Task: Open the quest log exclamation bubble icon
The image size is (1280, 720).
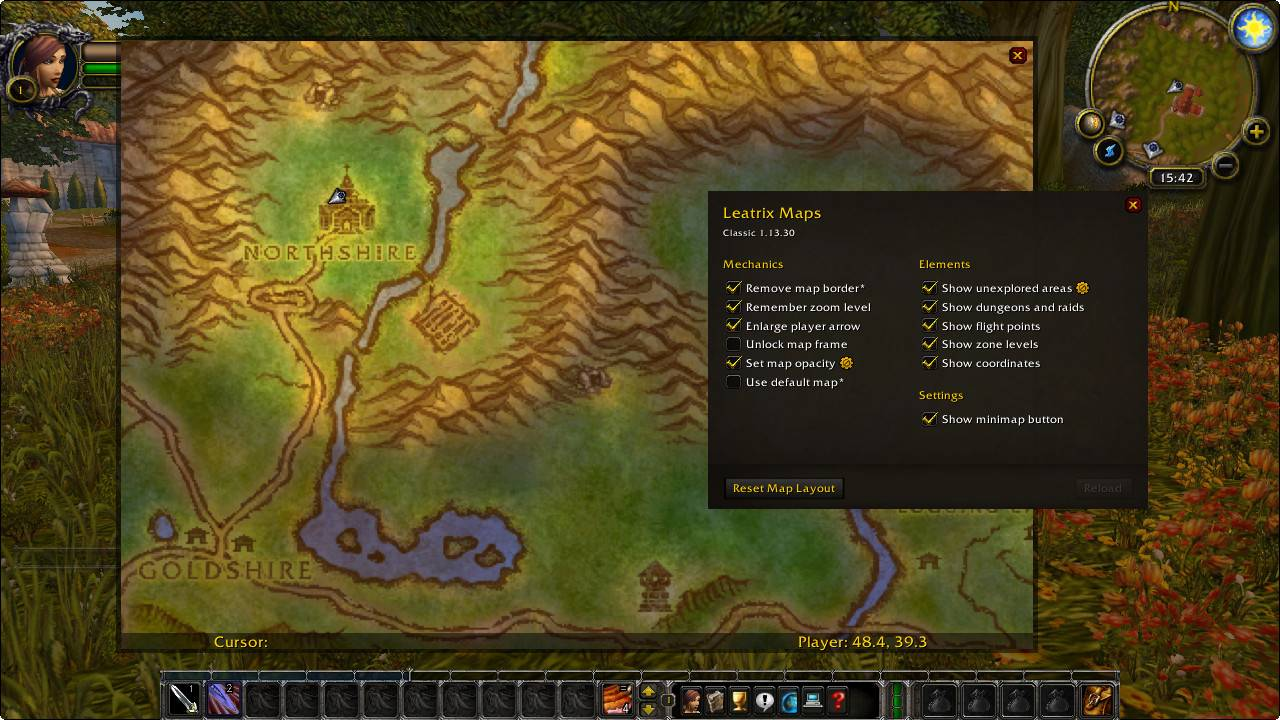Action: pos(764,701)
